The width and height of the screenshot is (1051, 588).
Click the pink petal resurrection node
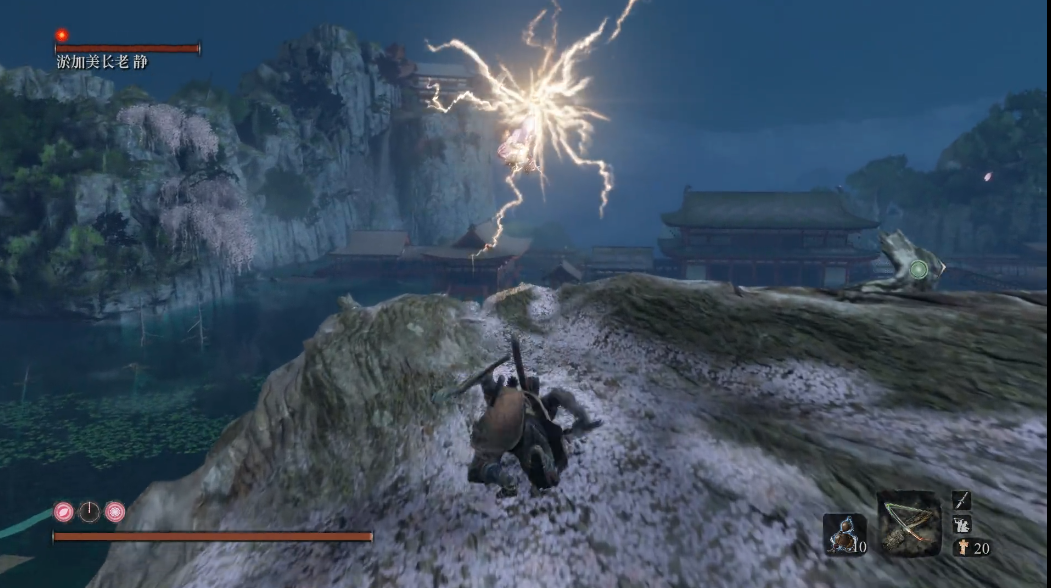[64, 511]
